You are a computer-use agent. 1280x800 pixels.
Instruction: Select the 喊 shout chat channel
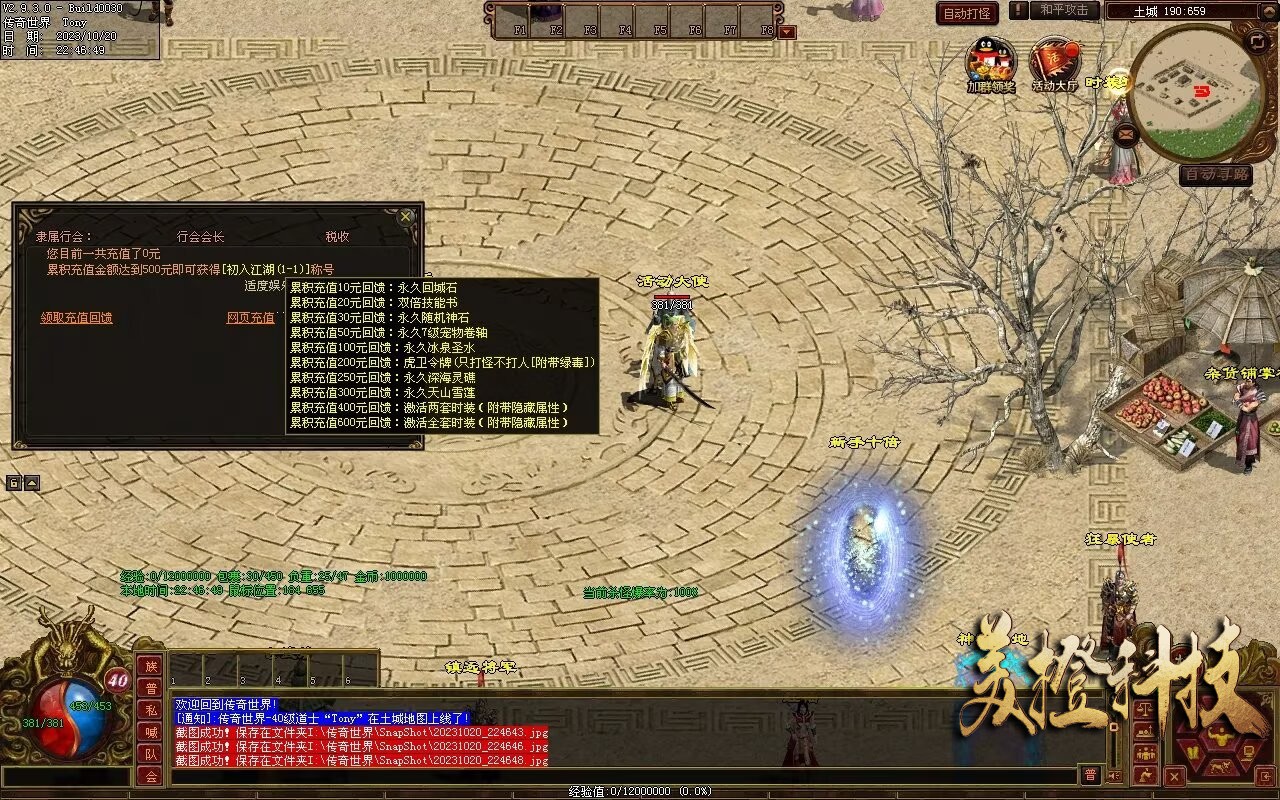[150, 732]
